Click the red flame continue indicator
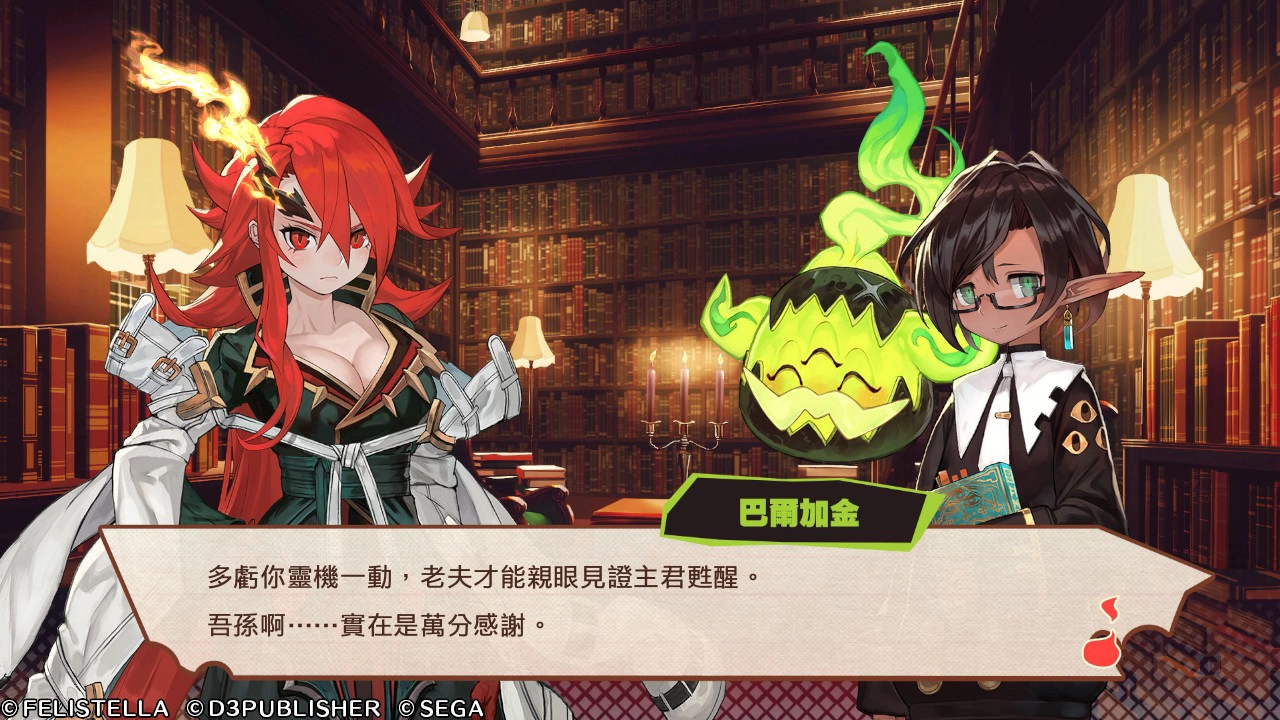This screenshot has width=1280, height=720. (x=1103, y=635)
